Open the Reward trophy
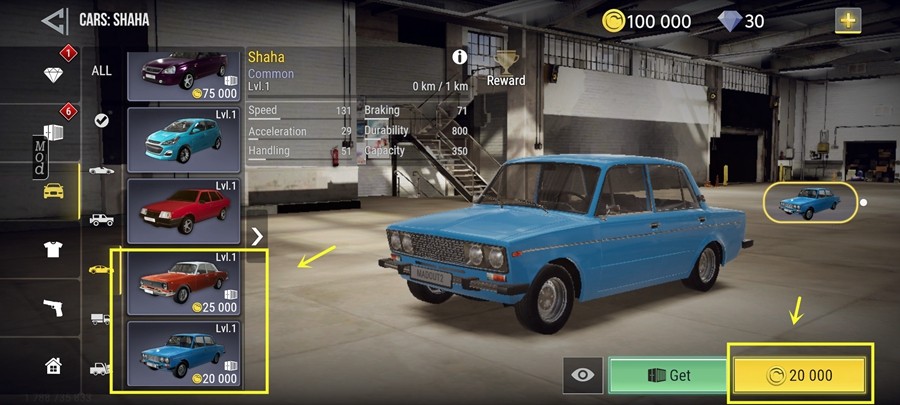Viewport: 900px width, 405px height. coord(506,66)
